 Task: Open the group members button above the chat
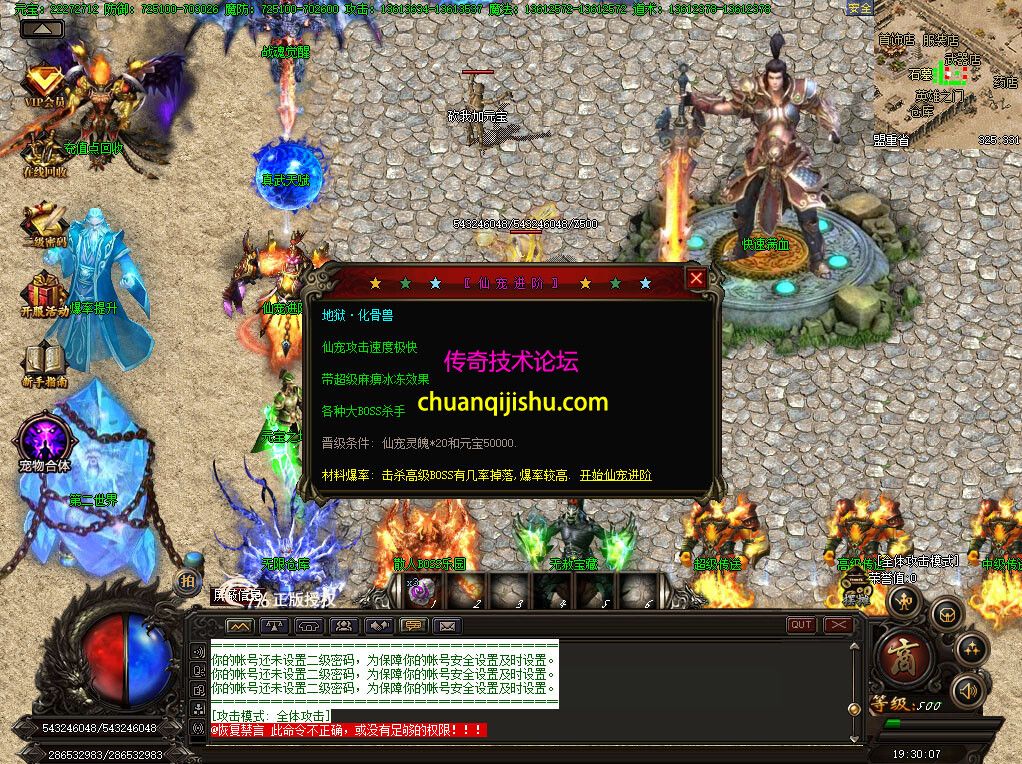coord(343,626)
